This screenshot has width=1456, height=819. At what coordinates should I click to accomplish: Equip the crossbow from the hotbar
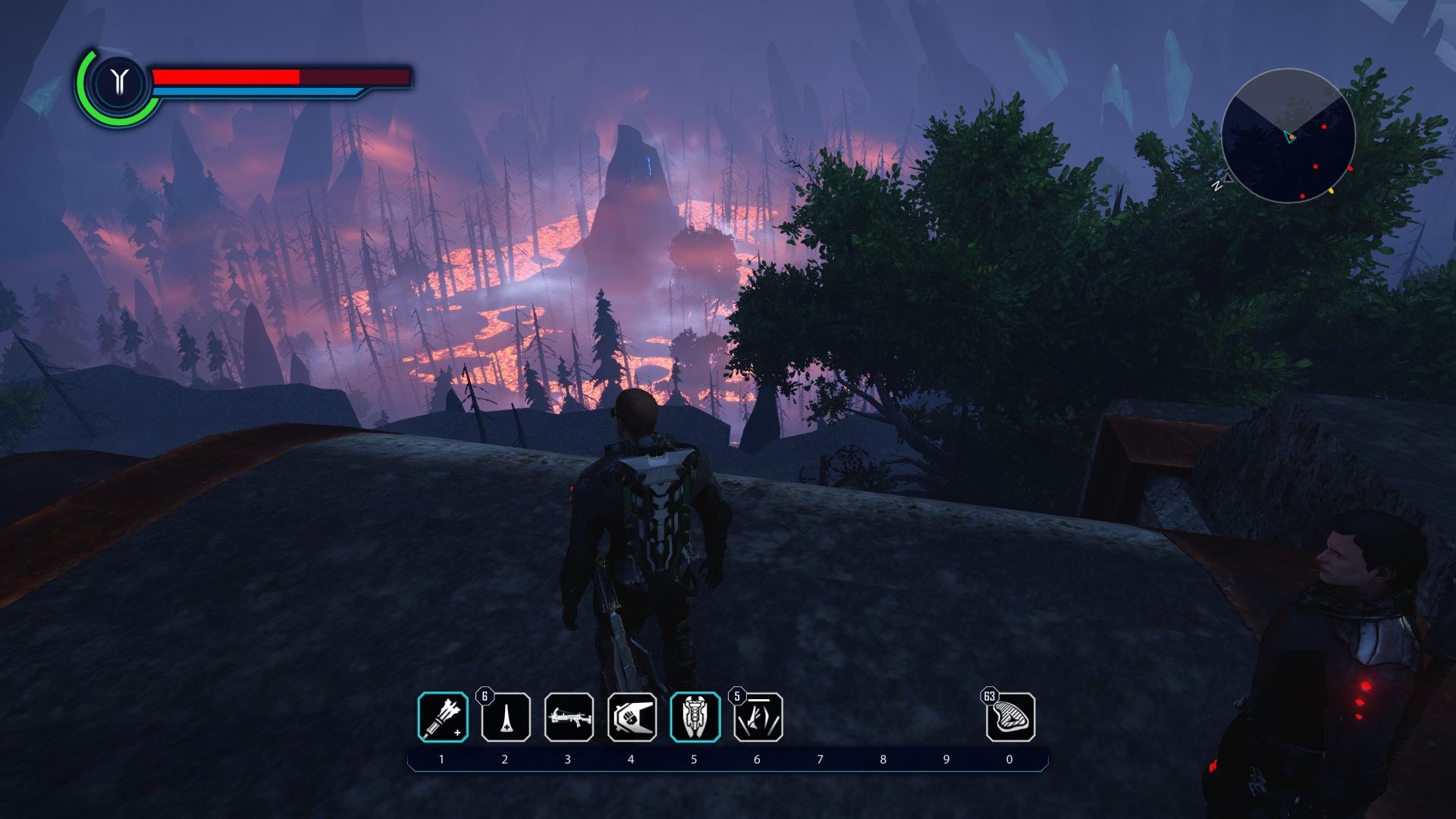click(569, 717)
